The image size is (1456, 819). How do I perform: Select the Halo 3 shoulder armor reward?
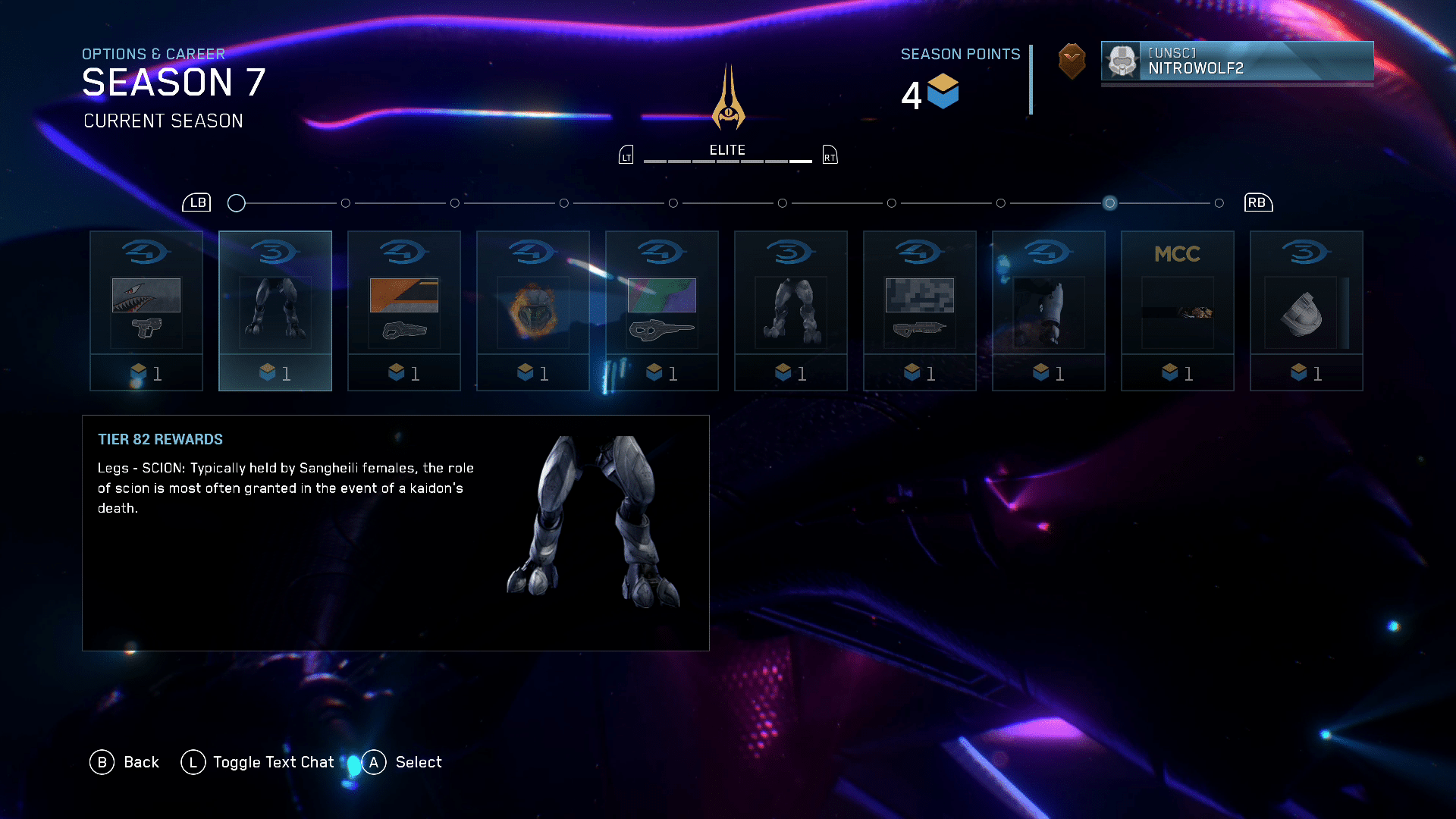[1307, 311]
